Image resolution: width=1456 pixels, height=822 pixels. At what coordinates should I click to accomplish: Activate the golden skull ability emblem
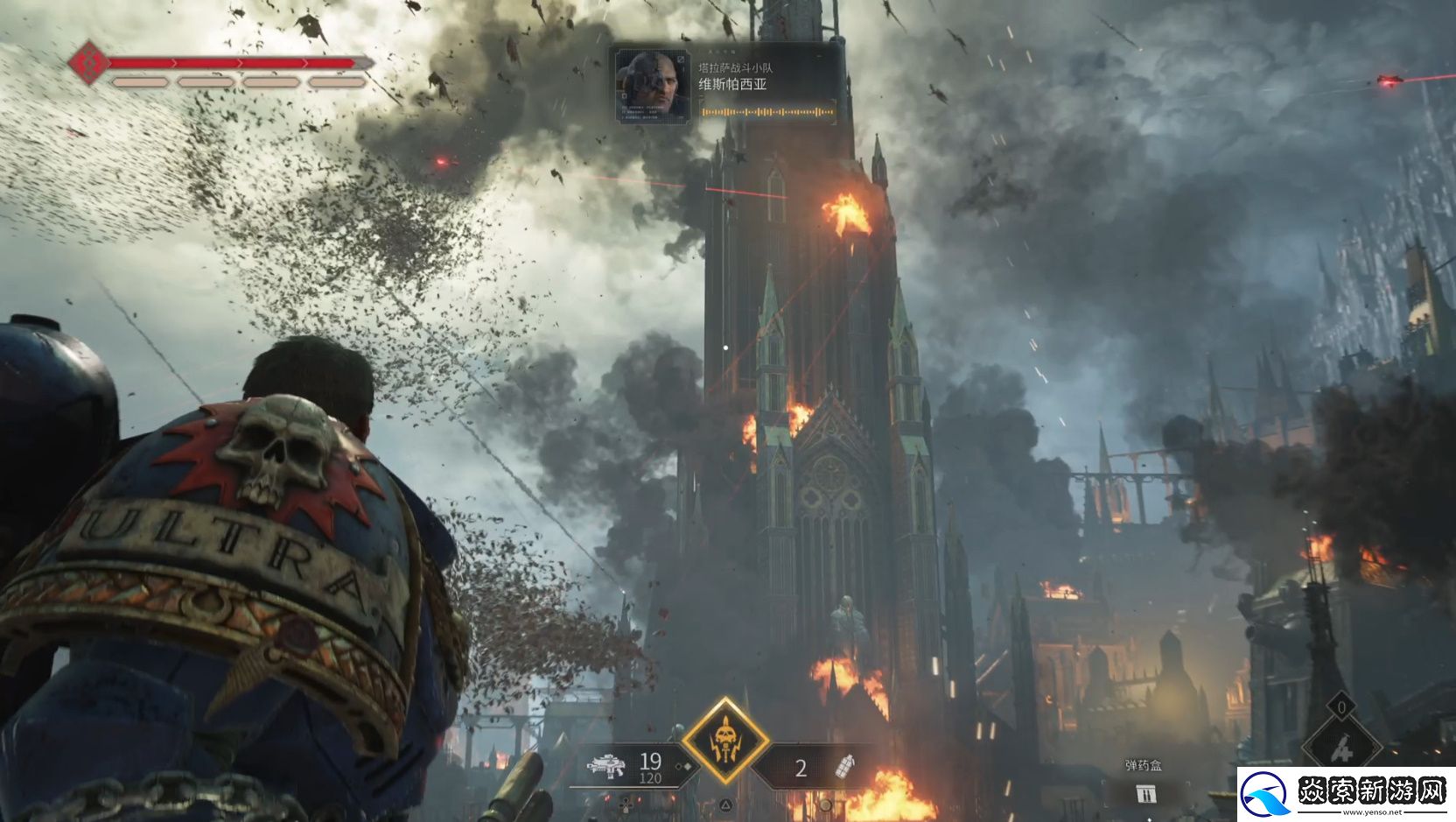click(x=725, y=741)
